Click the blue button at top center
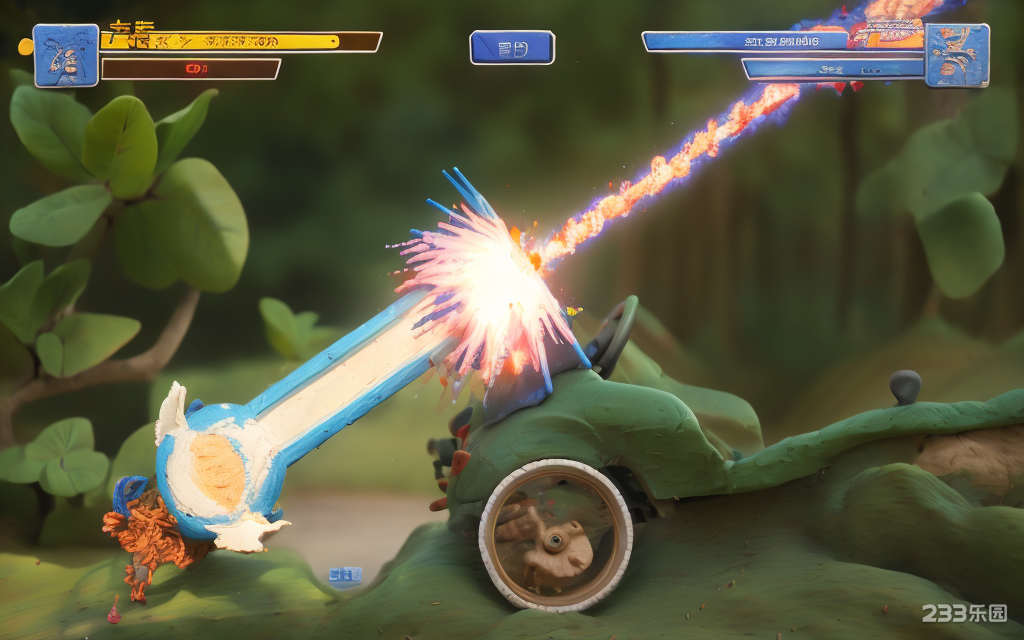 pos(512,48)
